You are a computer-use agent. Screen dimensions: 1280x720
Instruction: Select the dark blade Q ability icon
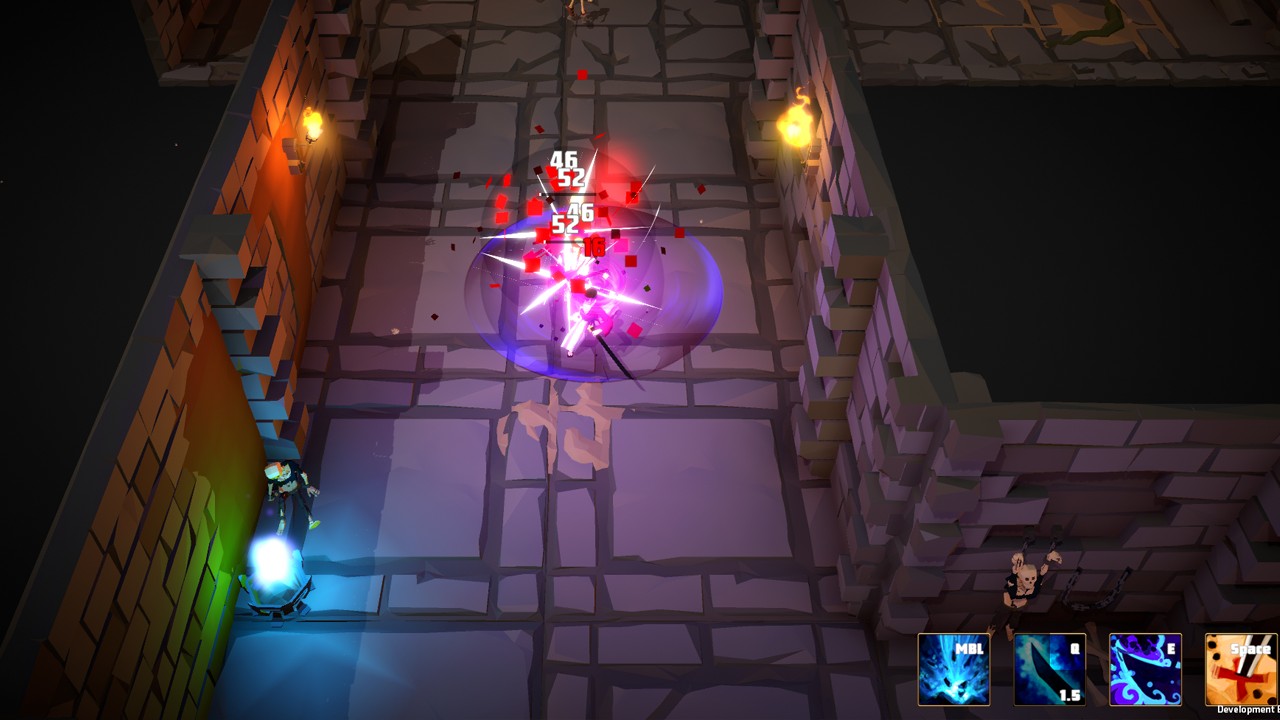pyautogui.click(x=1049, y=669)
